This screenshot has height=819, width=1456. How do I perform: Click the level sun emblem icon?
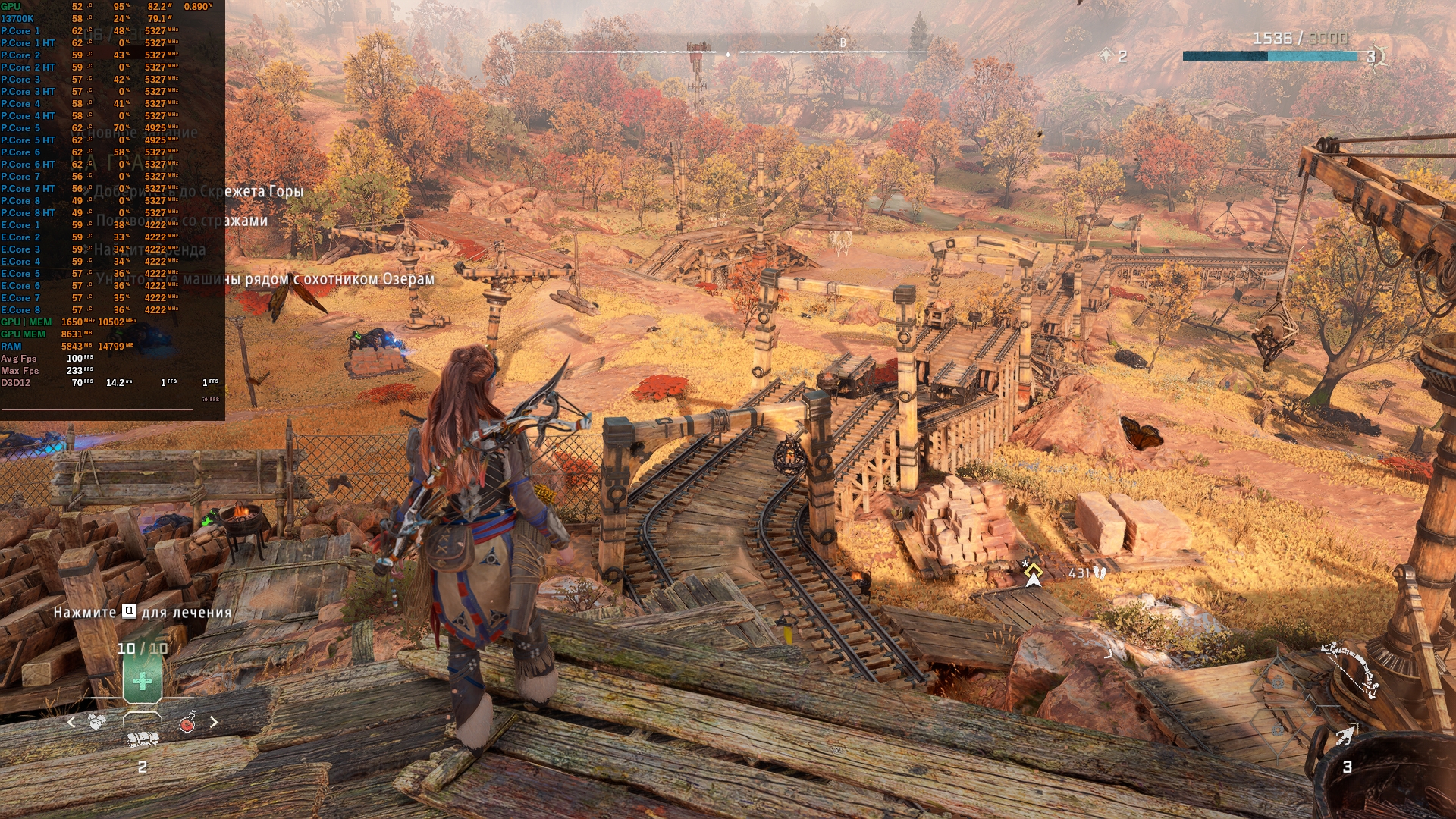coord(1373,56)
